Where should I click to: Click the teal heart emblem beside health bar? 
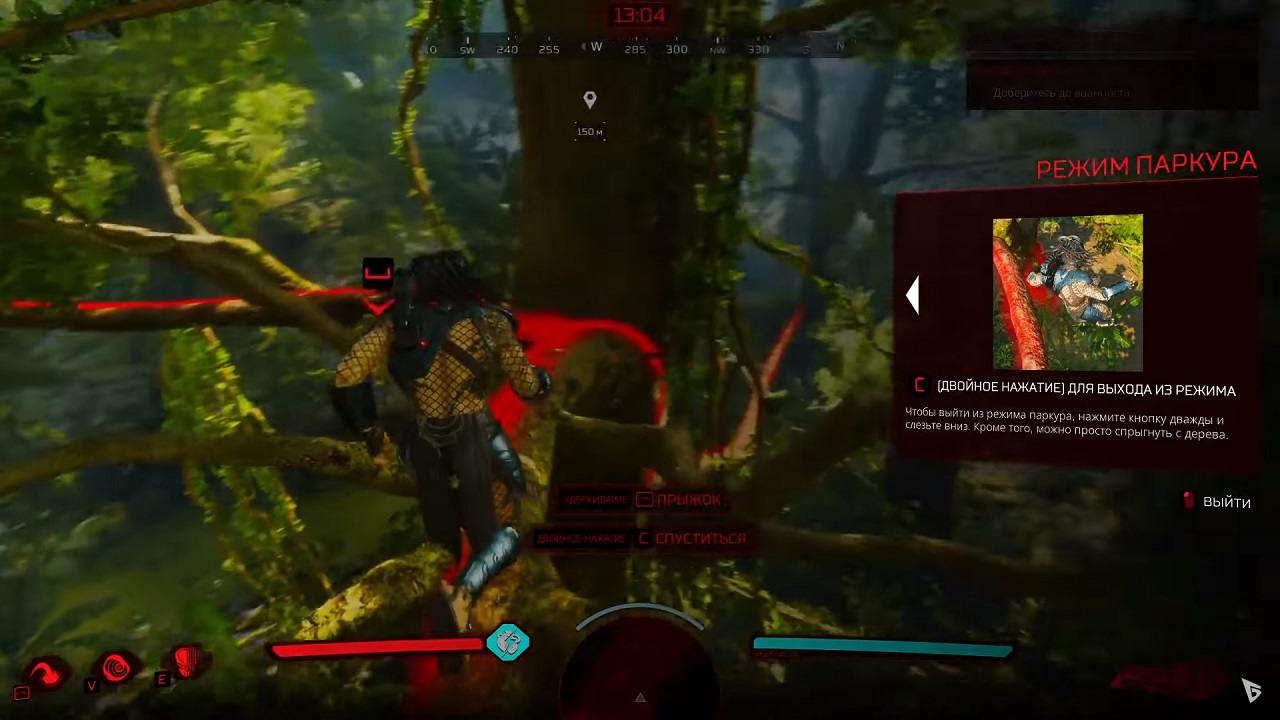[508, 642]
